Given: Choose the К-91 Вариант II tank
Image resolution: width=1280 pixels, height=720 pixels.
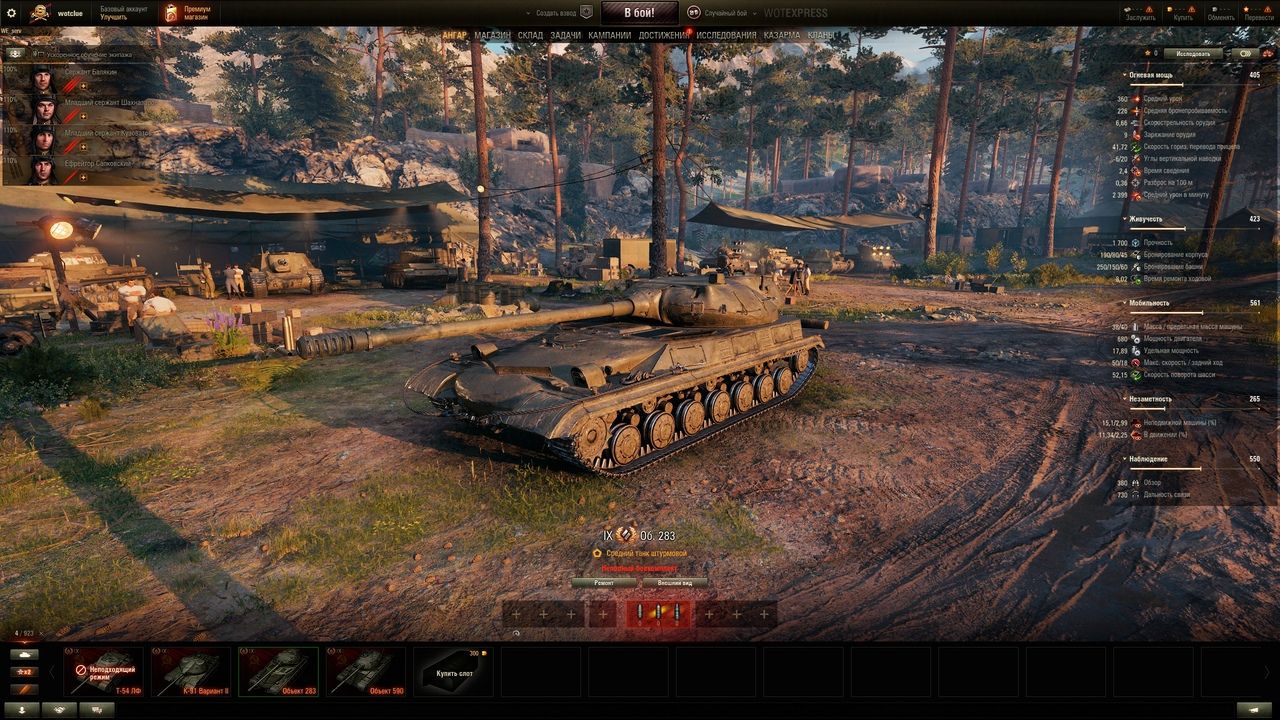Looking at the screenshot, I should pos(191,672).
